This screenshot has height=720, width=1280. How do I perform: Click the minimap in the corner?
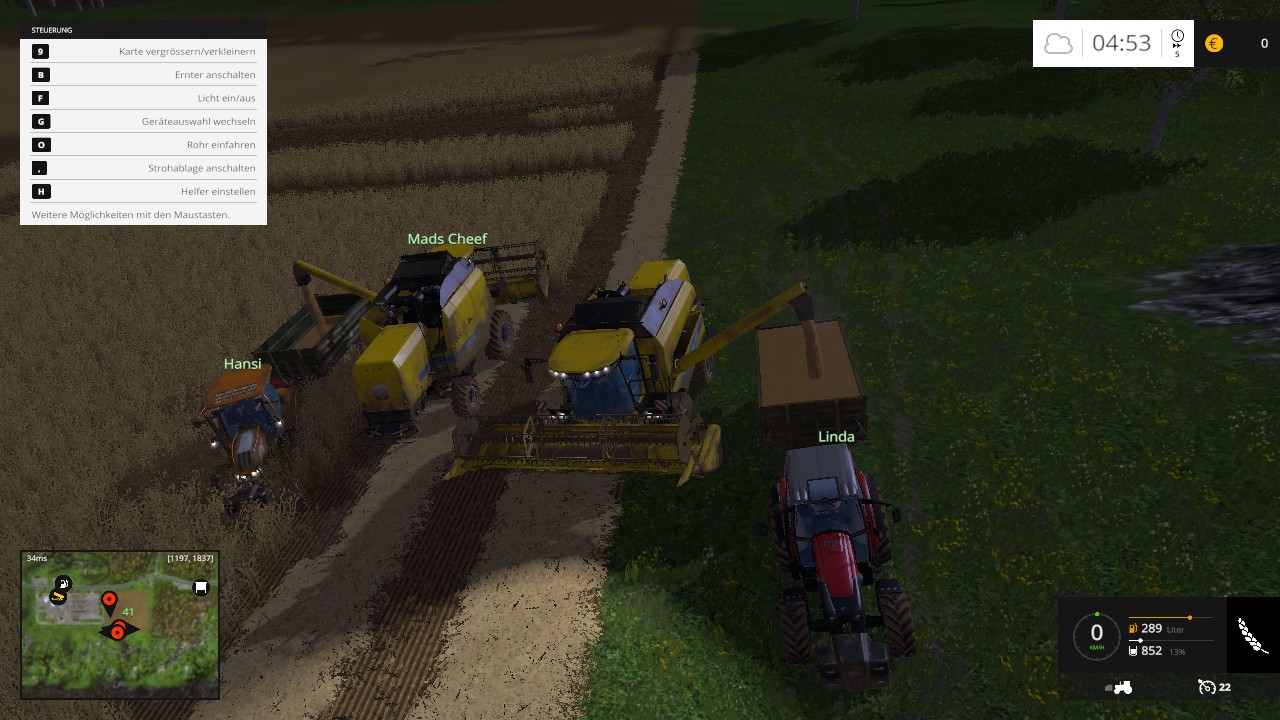(119, 624)
